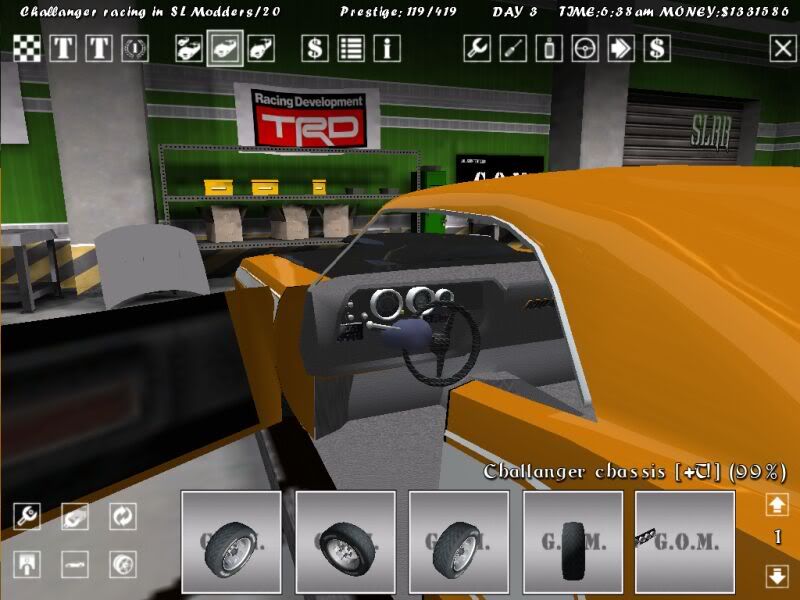Activate the circular arrows rotate icon
The height and width of the screenshot is (600, 800).
[123, 516]
